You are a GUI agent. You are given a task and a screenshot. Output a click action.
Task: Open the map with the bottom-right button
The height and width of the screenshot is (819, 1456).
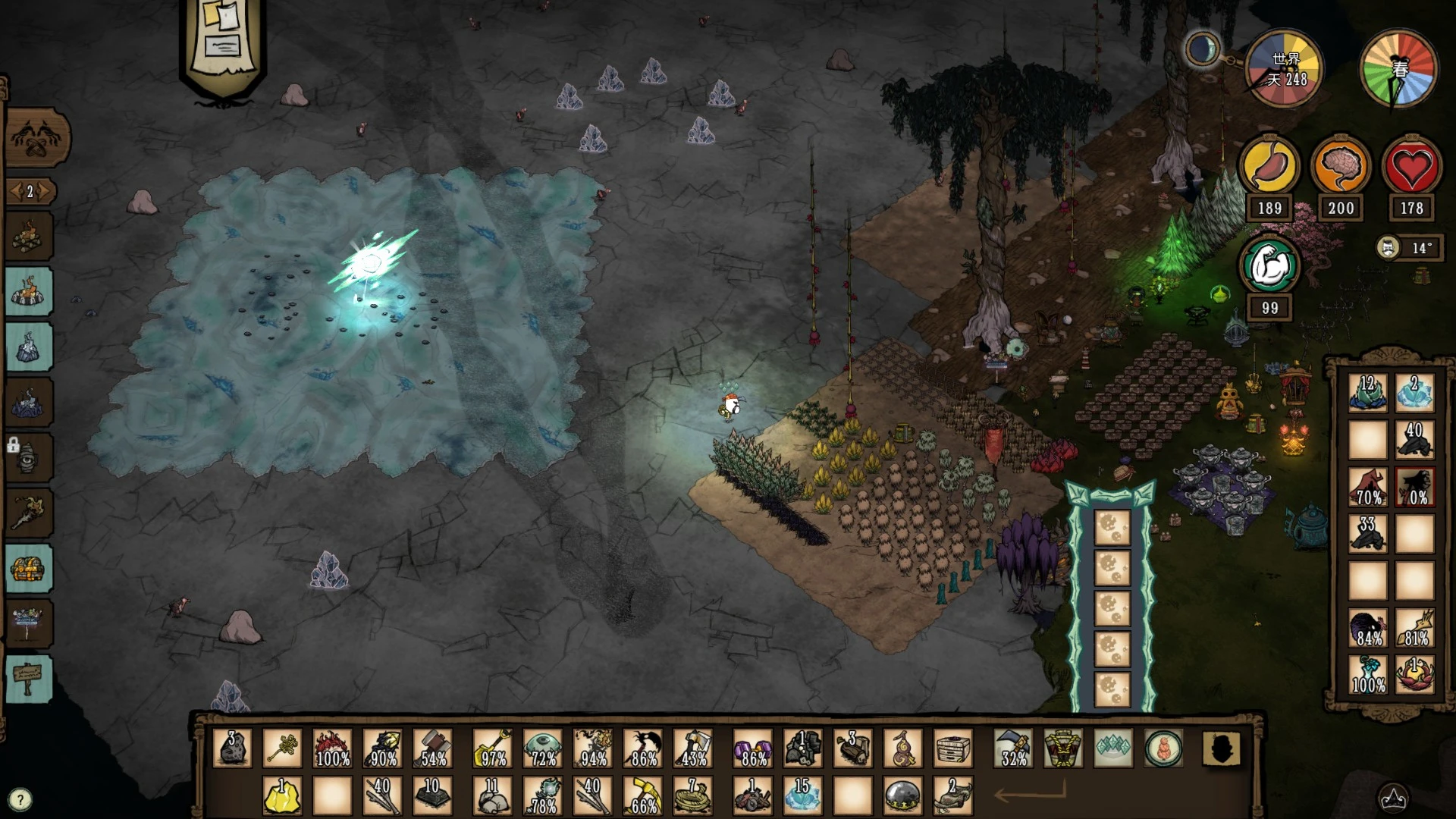click(1392, 798)
